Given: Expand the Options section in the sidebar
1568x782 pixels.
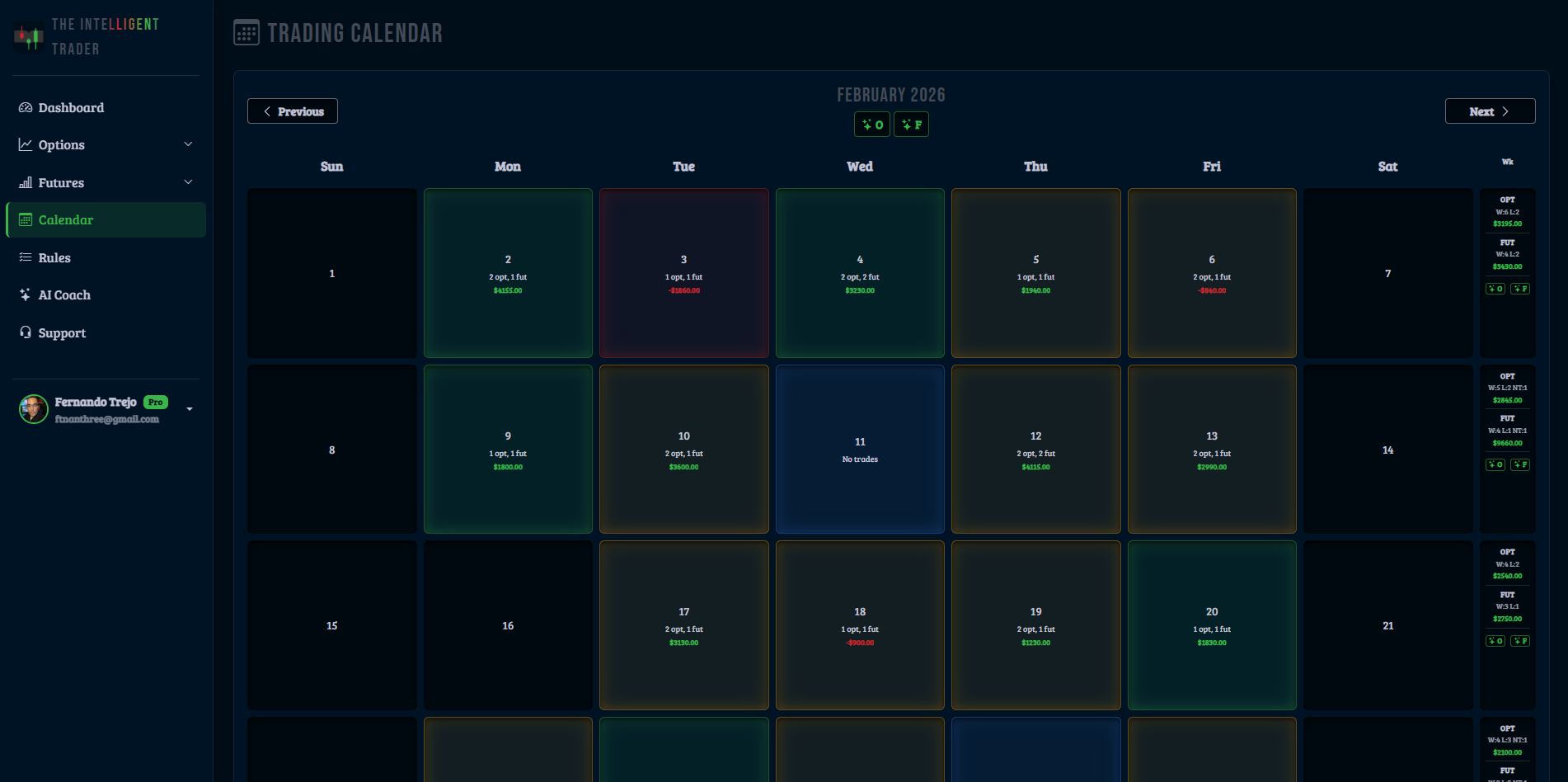Looking at the screenshot, I should (x=188, y=144).
